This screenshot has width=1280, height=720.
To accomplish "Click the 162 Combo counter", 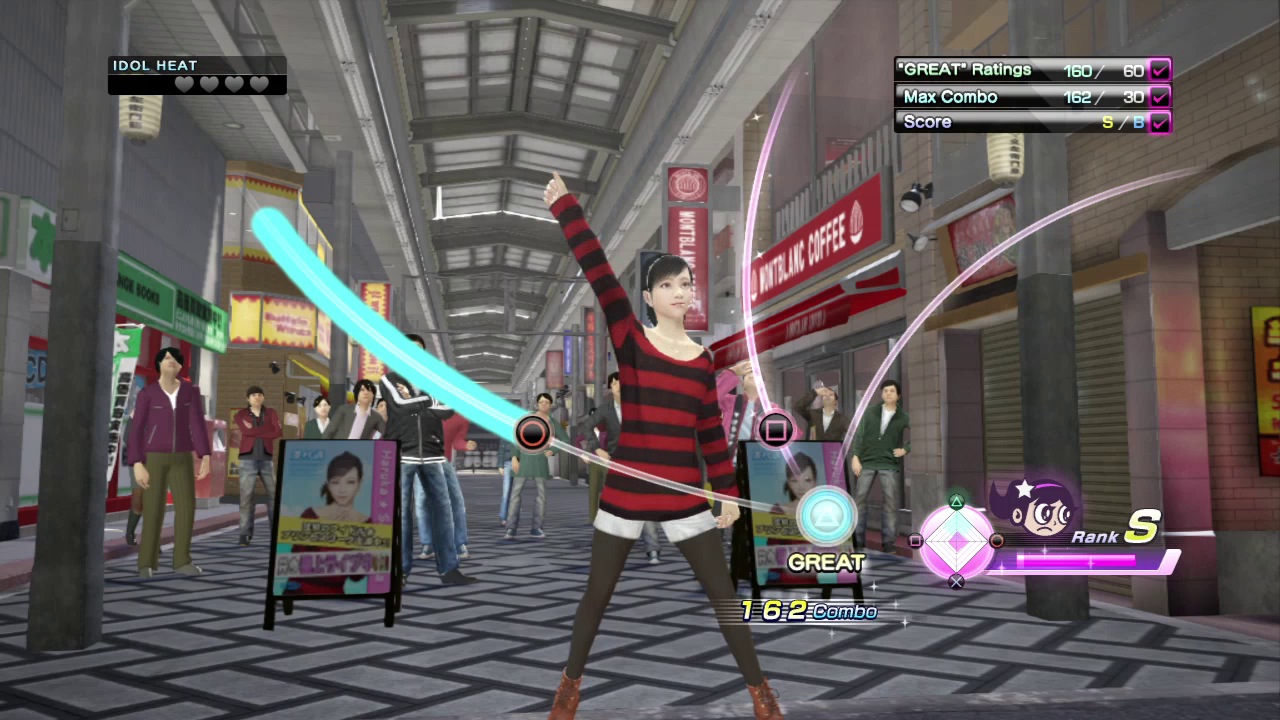I will (808, 611).
